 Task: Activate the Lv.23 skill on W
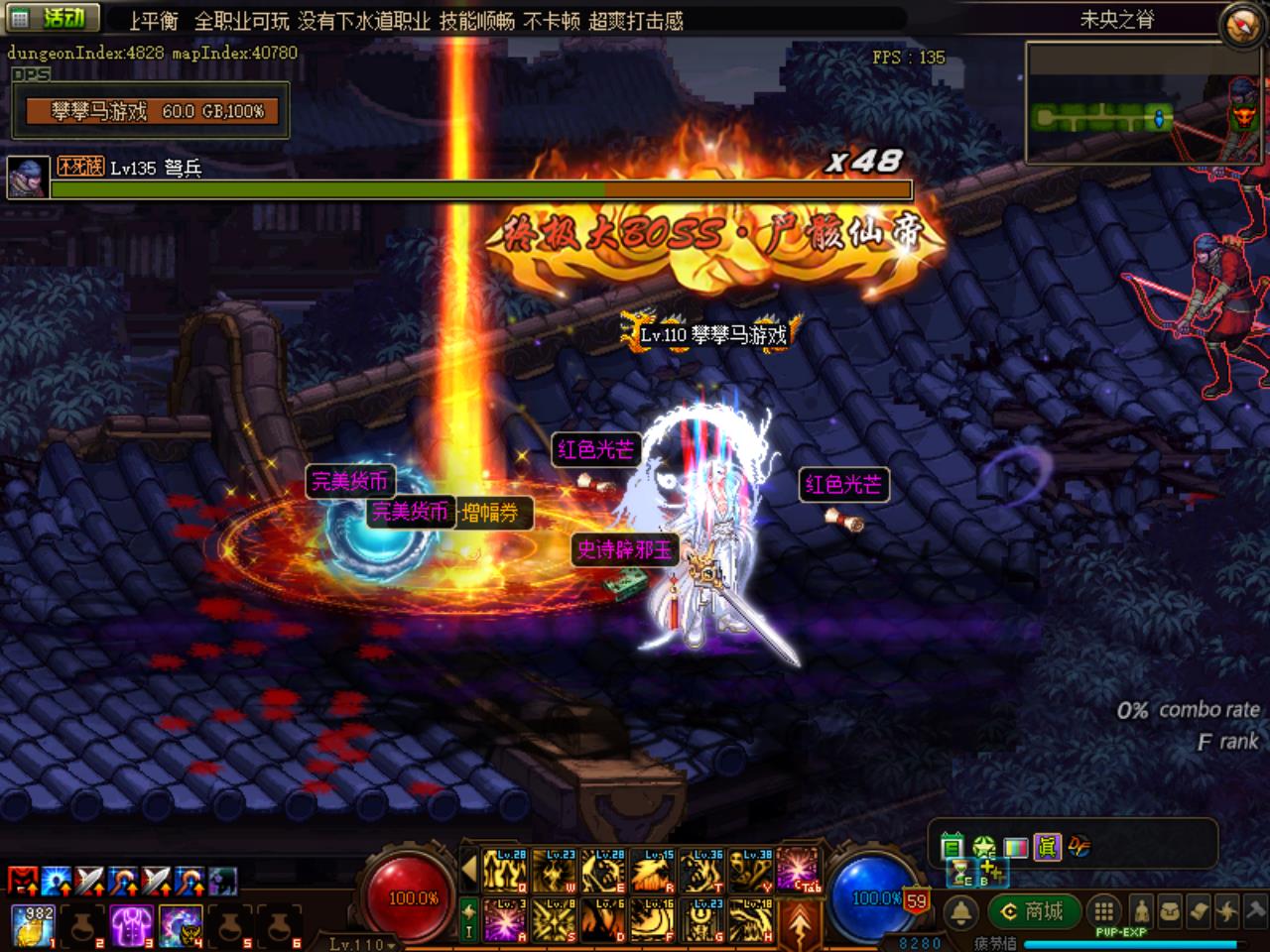pyautogui.click(x=554, y=871)
